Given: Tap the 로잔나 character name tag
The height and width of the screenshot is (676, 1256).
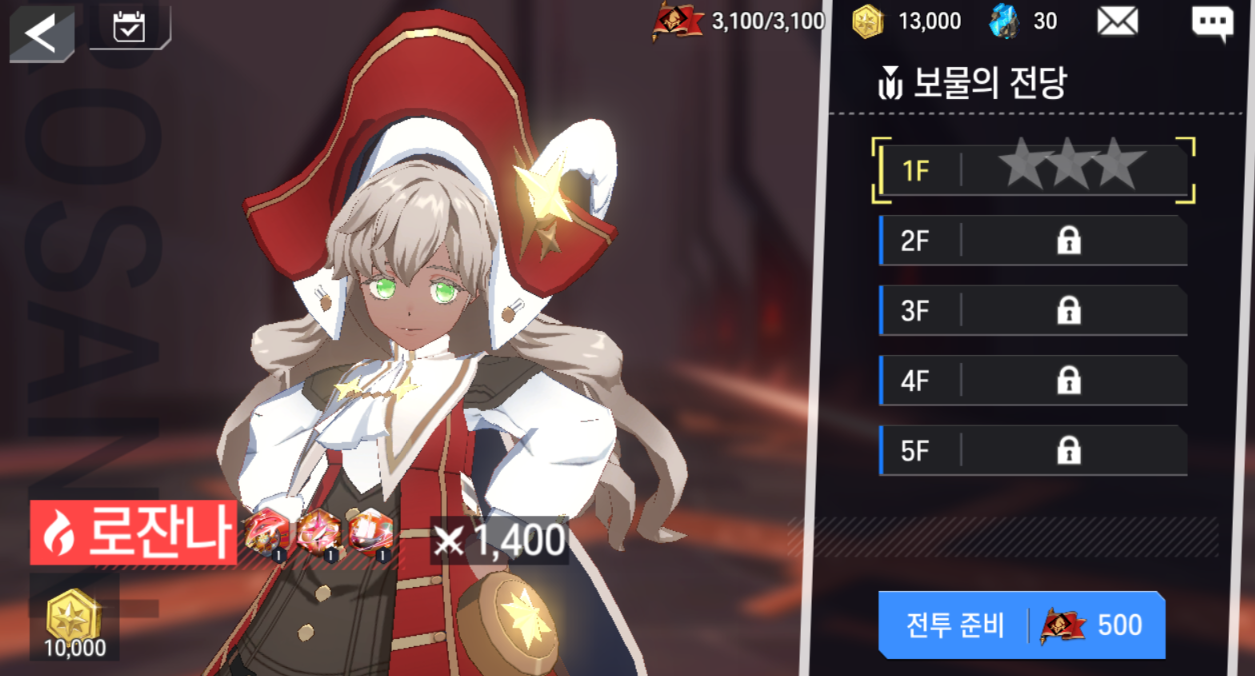Looking at the screenshot, I should tap(134, 533).
